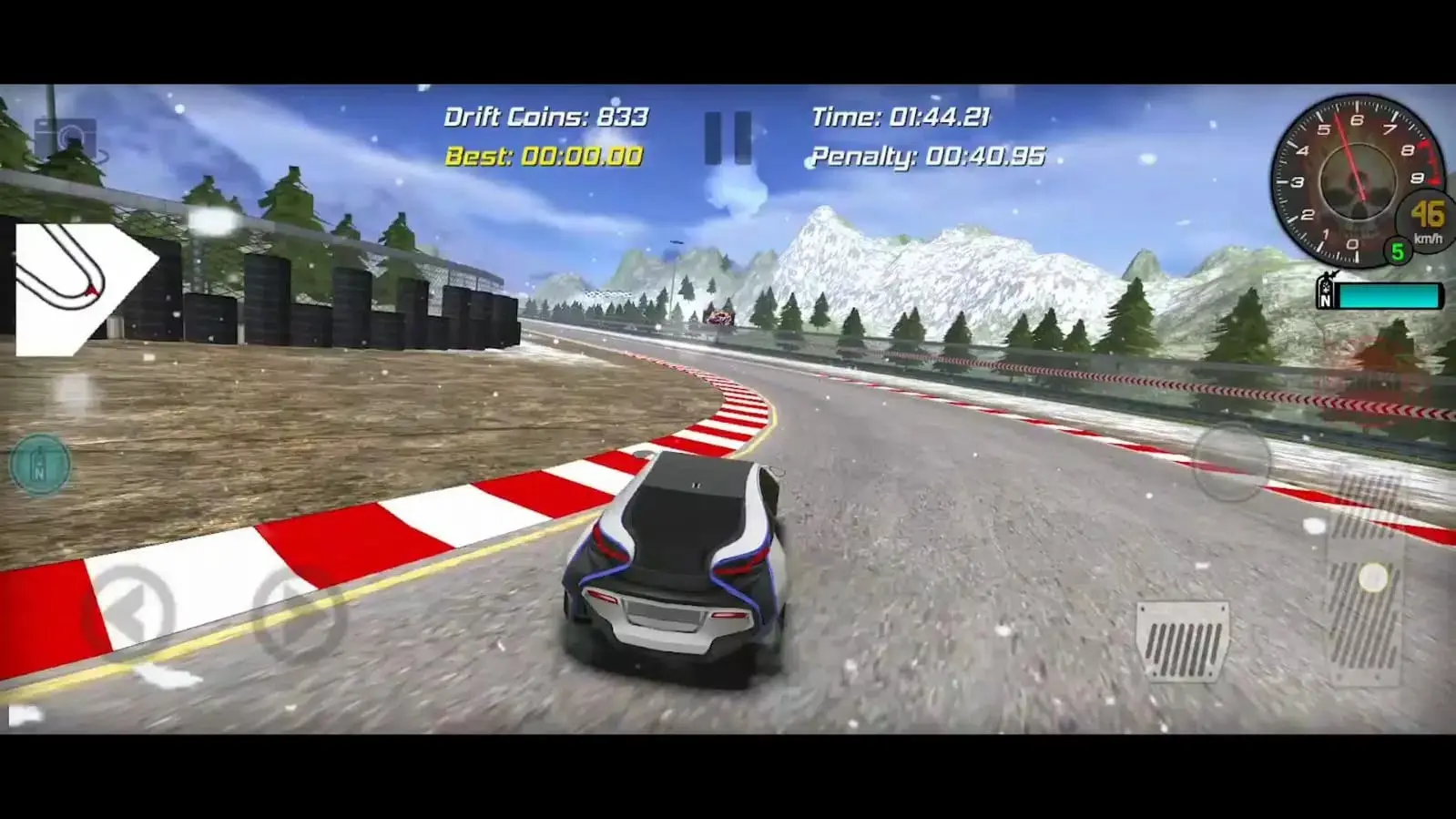Tap the brake pedal

[x=1182, y=640]
